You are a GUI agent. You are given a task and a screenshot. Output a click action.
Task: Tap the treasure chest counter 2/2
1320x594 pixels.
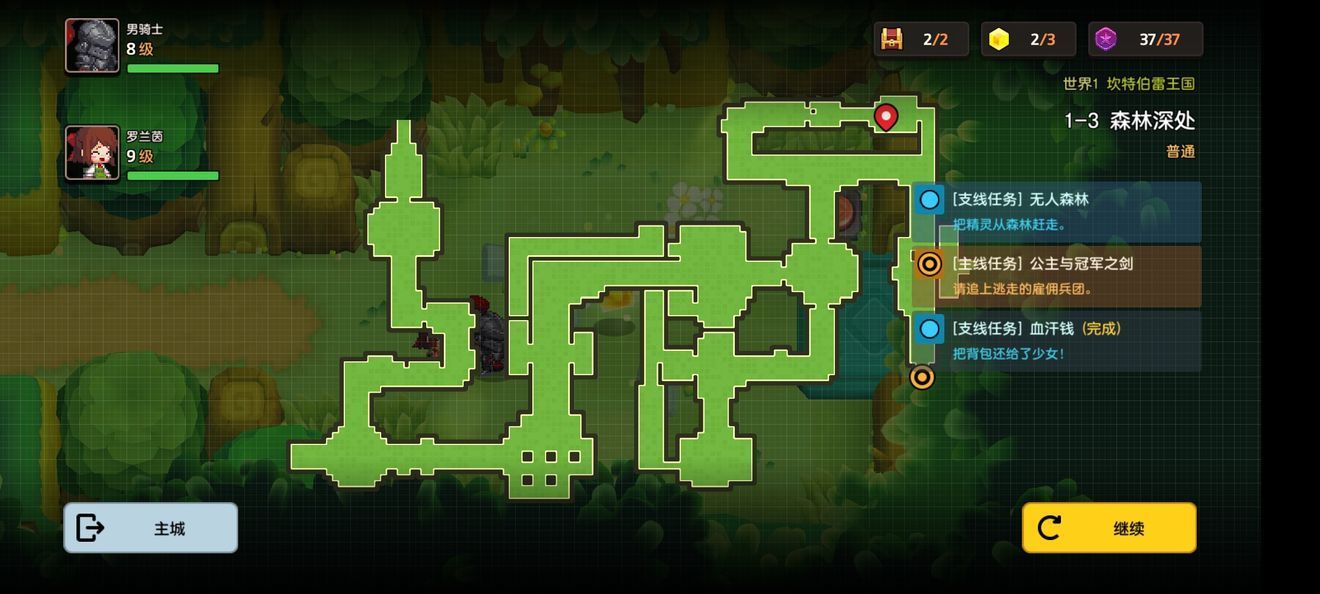pyautogui.click(x=921, y=39)
